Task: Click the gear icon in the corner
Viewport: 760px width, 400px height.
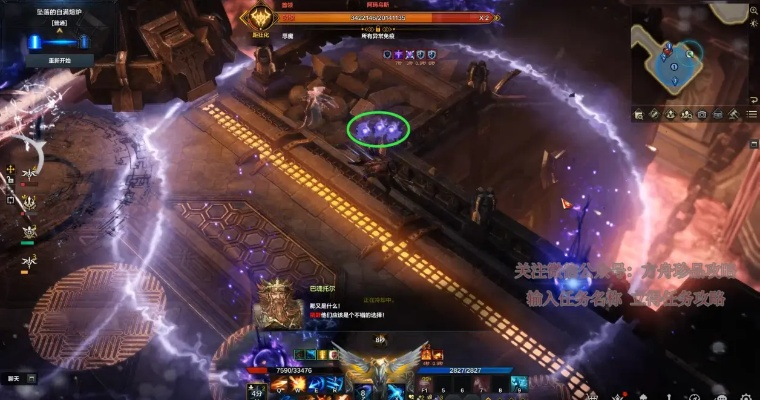Action: click(746, 389)
